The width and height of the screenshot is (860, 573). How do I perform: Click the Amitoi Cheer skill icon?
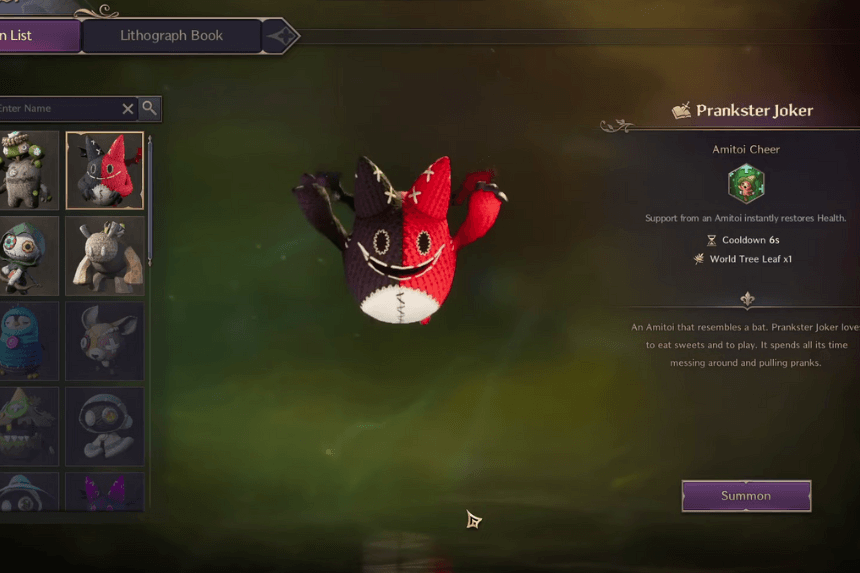[746, 185]
